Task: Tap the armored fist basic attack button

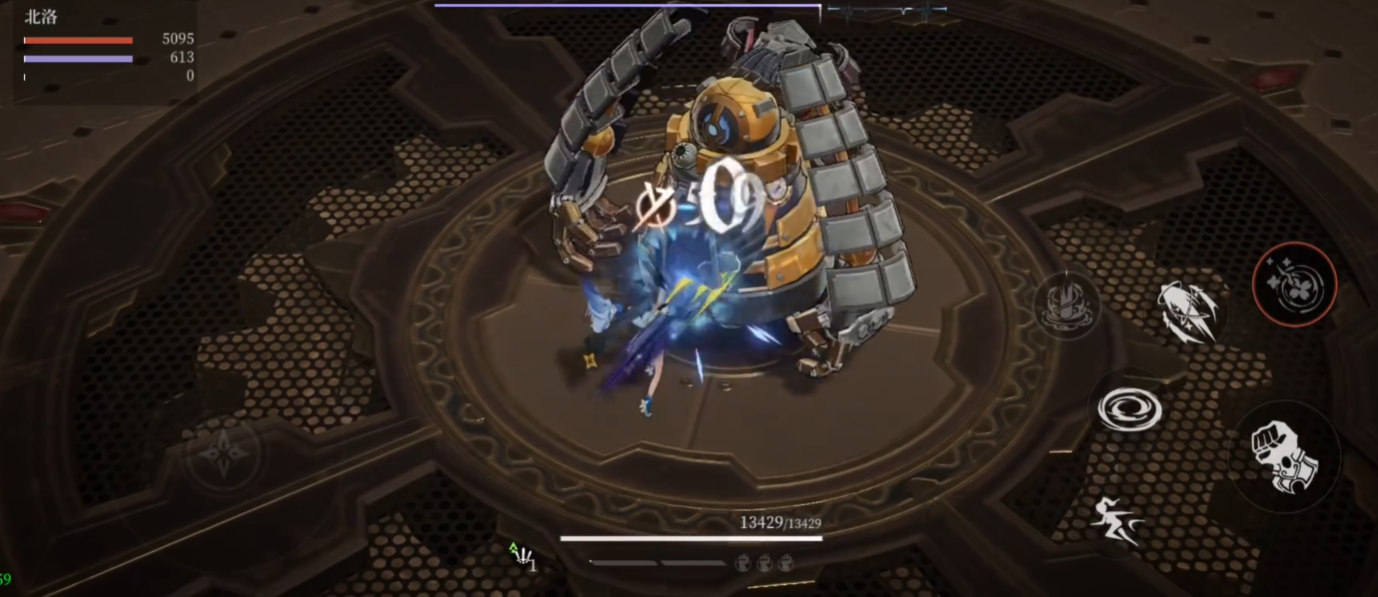Action: point(1285,456)
